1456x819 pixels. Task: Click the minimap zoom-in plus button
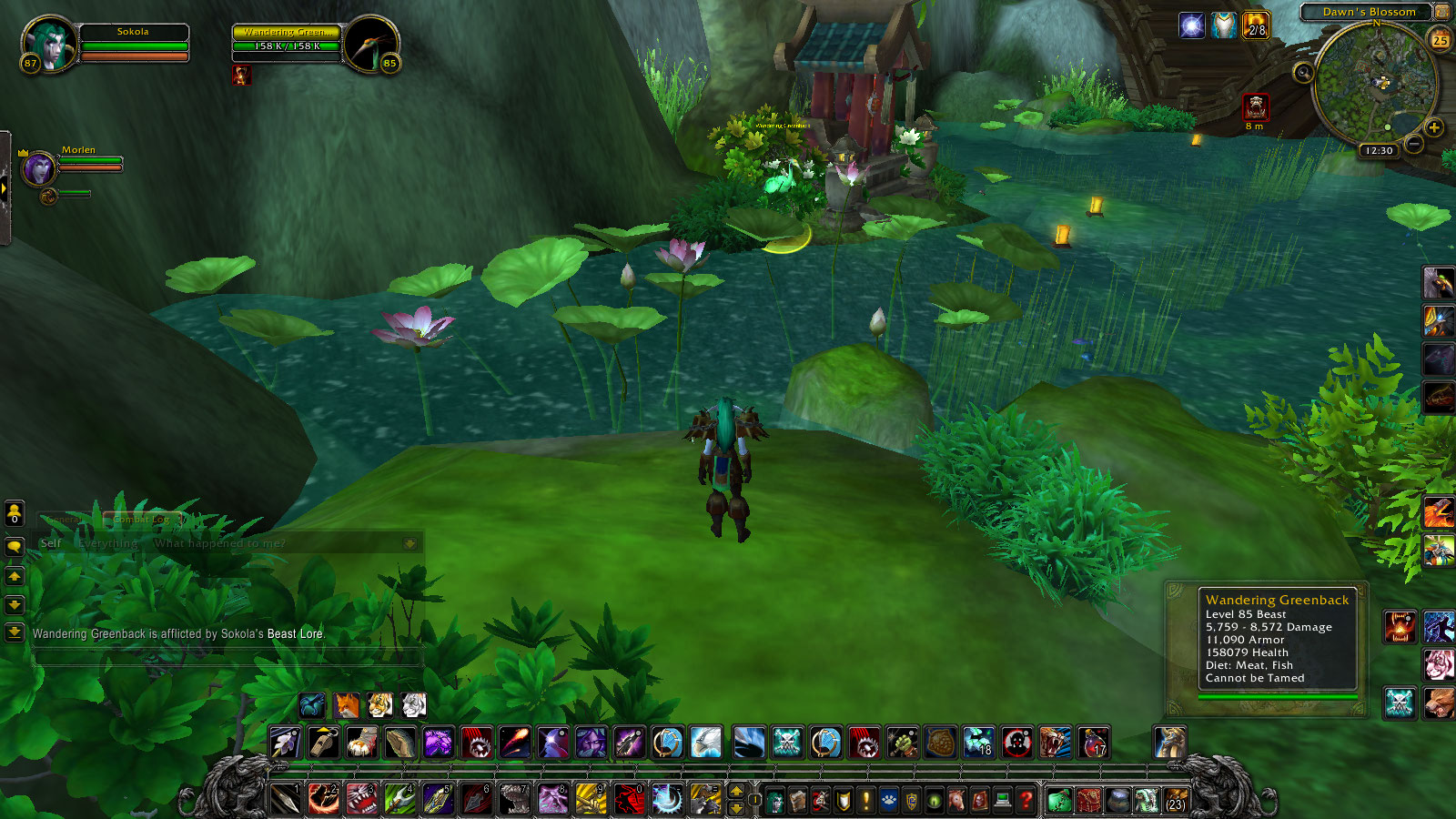coord(1434,127)
